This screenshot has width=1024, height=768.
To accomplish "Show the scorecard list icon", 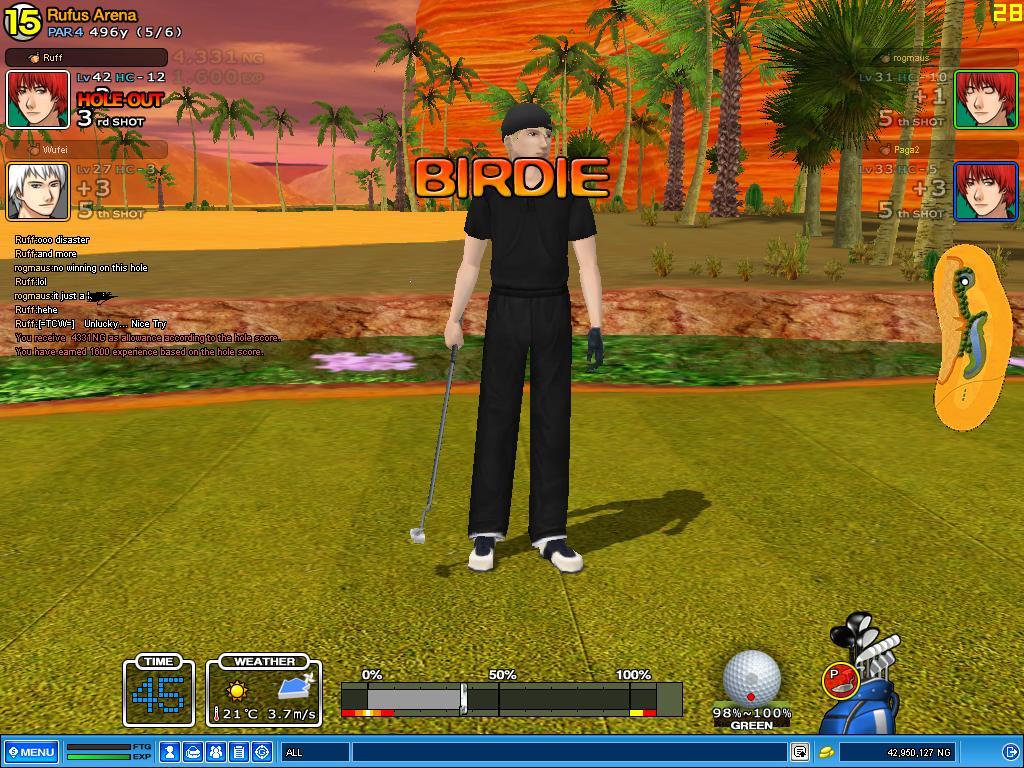I will pyautogui.click(x=239, y=752).
